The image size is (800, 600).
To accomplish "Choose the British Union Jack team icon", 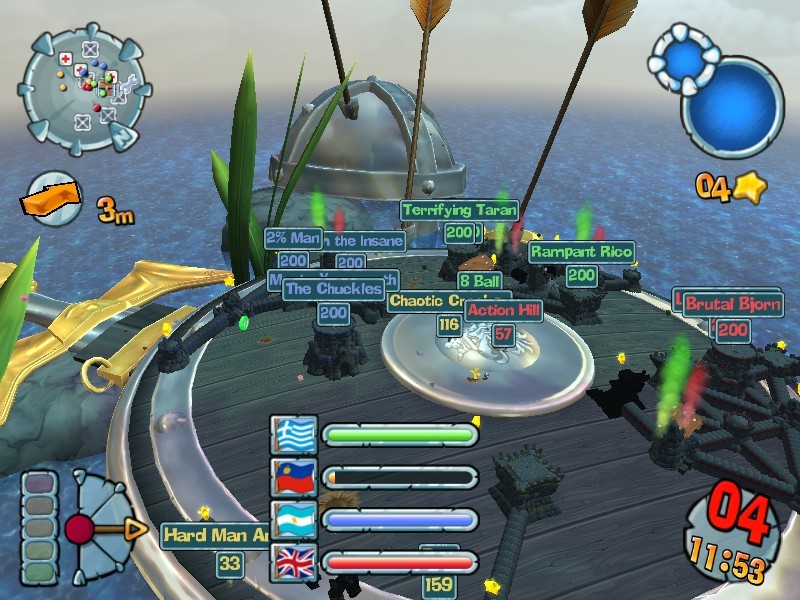I will [x=294, y=563].
